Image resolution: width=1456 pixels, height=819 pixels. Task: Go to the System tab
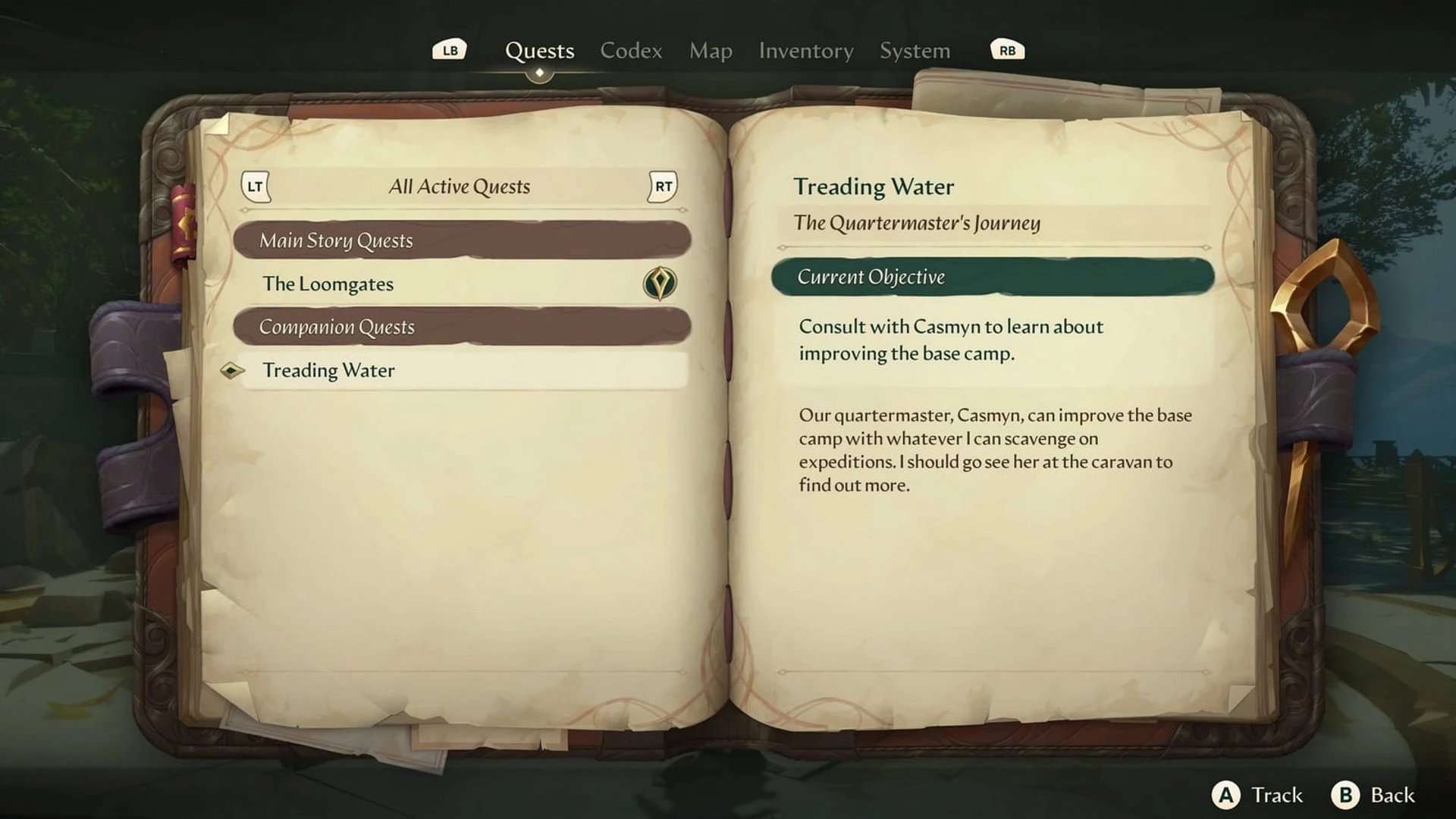(x=915, y=51)
